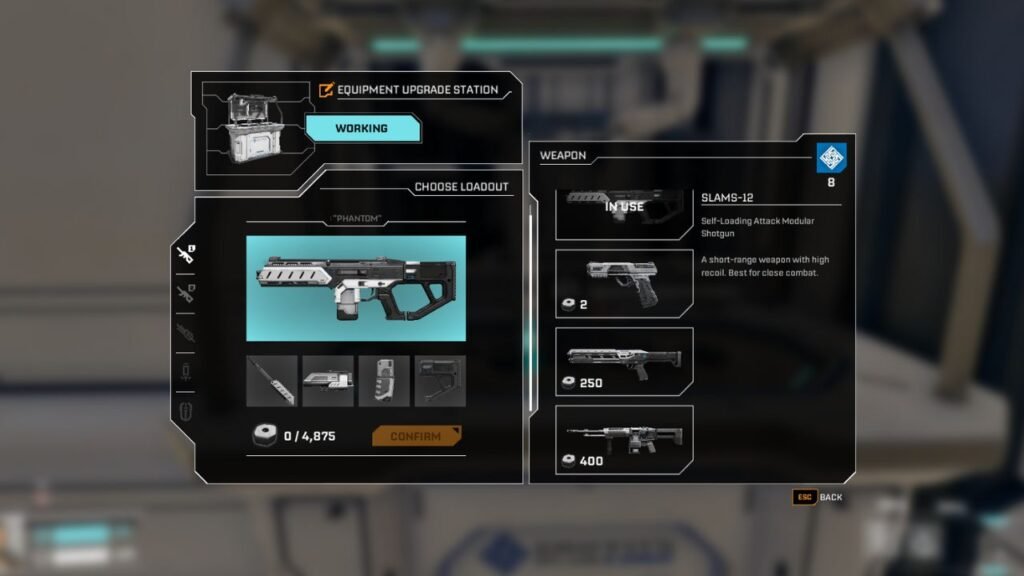The image size is (1024, 576).
Task: Click the weapon list scrollbar
Action: (533, 260)
